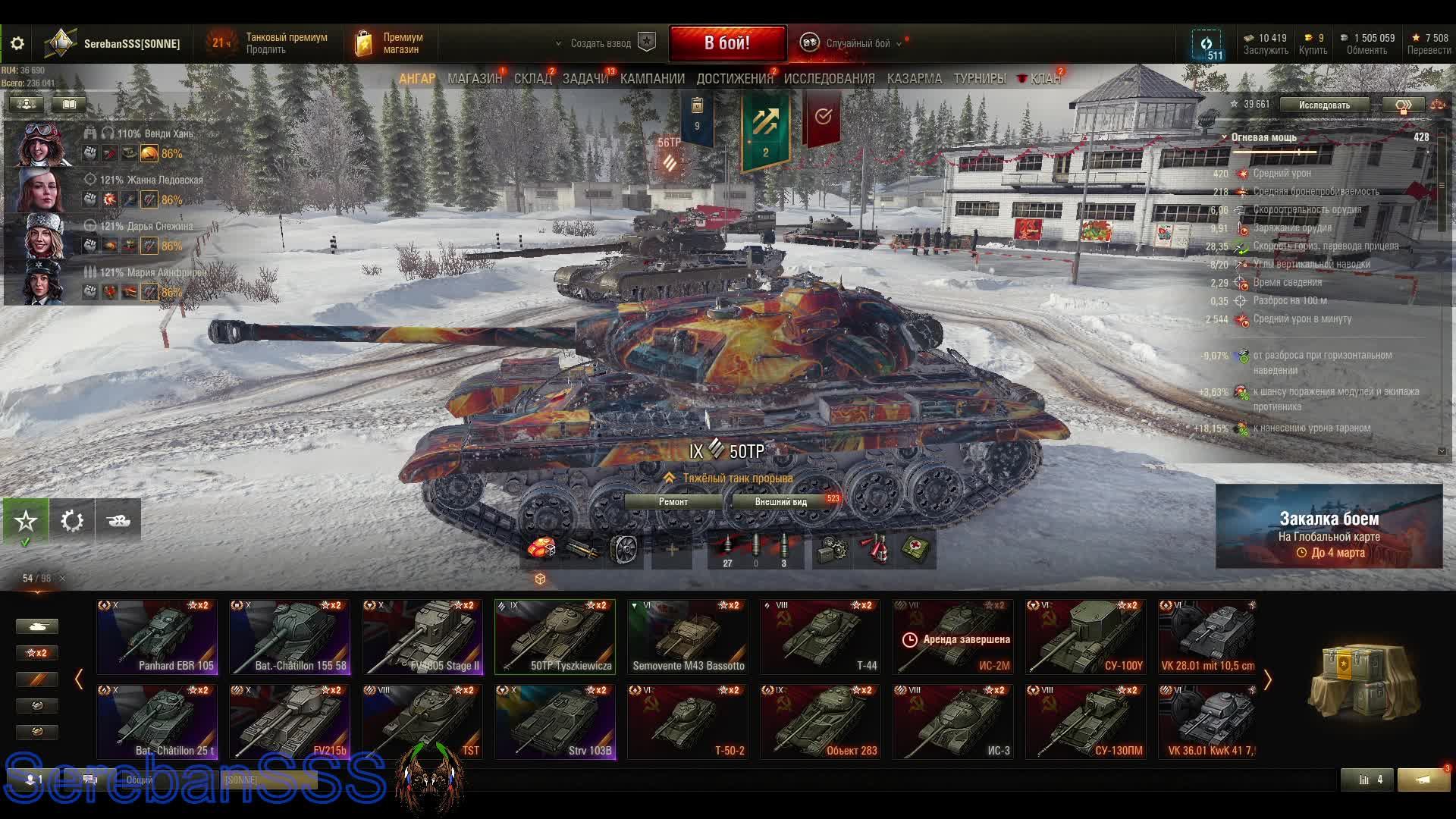The height and width of the screenshot is (819, 1456).
Task: Open the Закалка боем event banner
Action: pyautogui.click(x=1329, y=527)
